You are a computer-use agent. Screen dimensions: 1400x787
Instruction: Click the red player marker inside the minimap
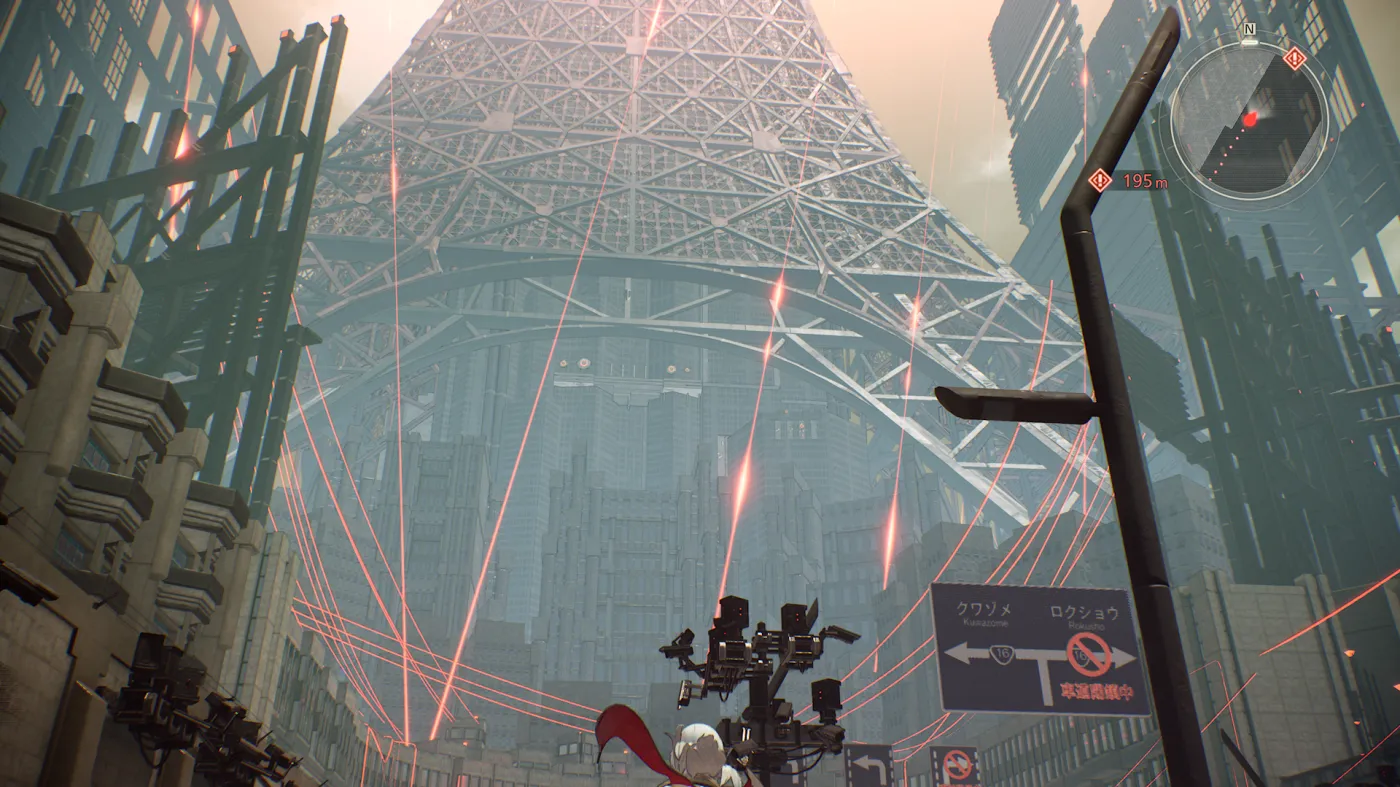click(1250, 119)
